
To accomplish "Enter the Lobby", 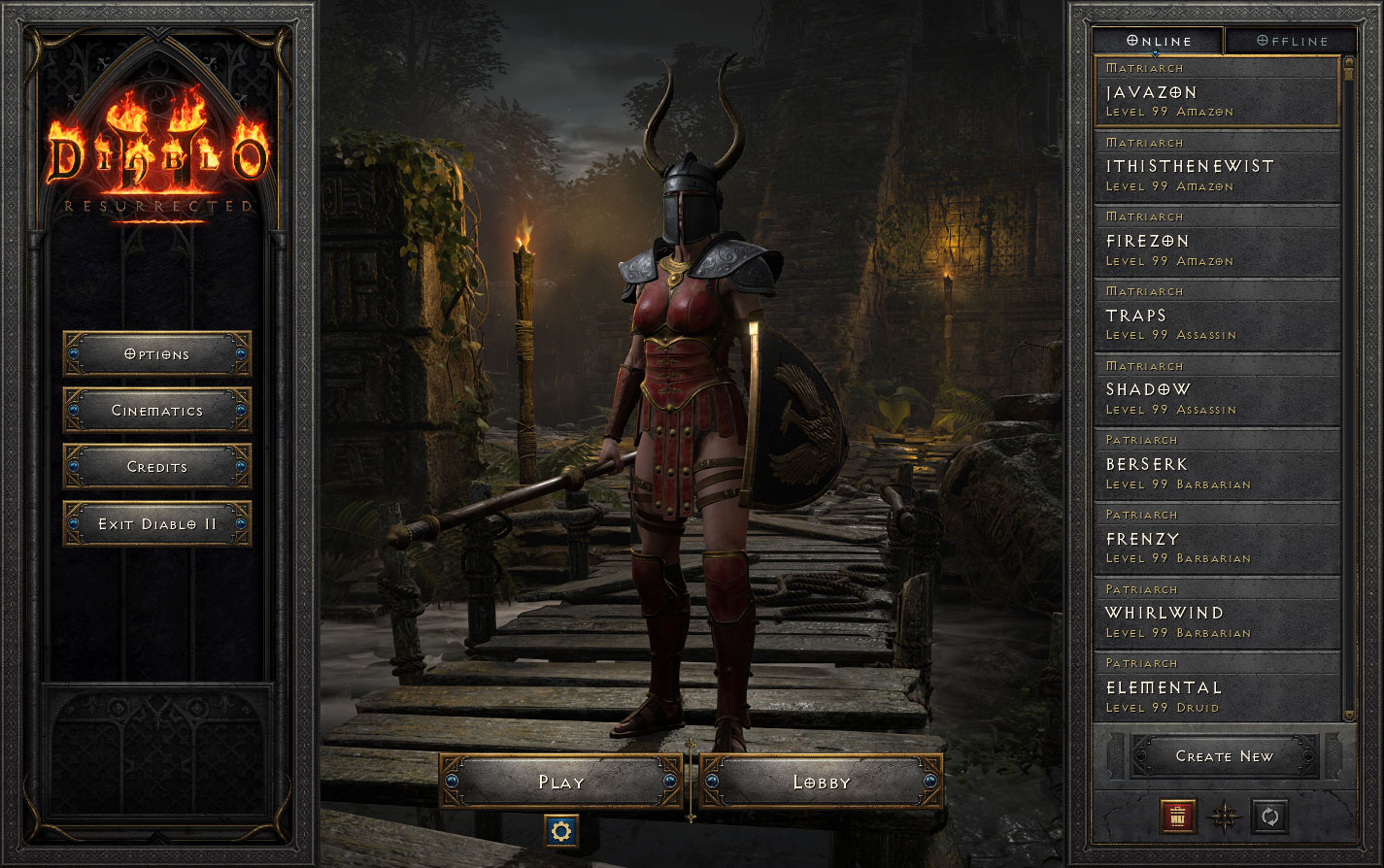I will (822, 783).
